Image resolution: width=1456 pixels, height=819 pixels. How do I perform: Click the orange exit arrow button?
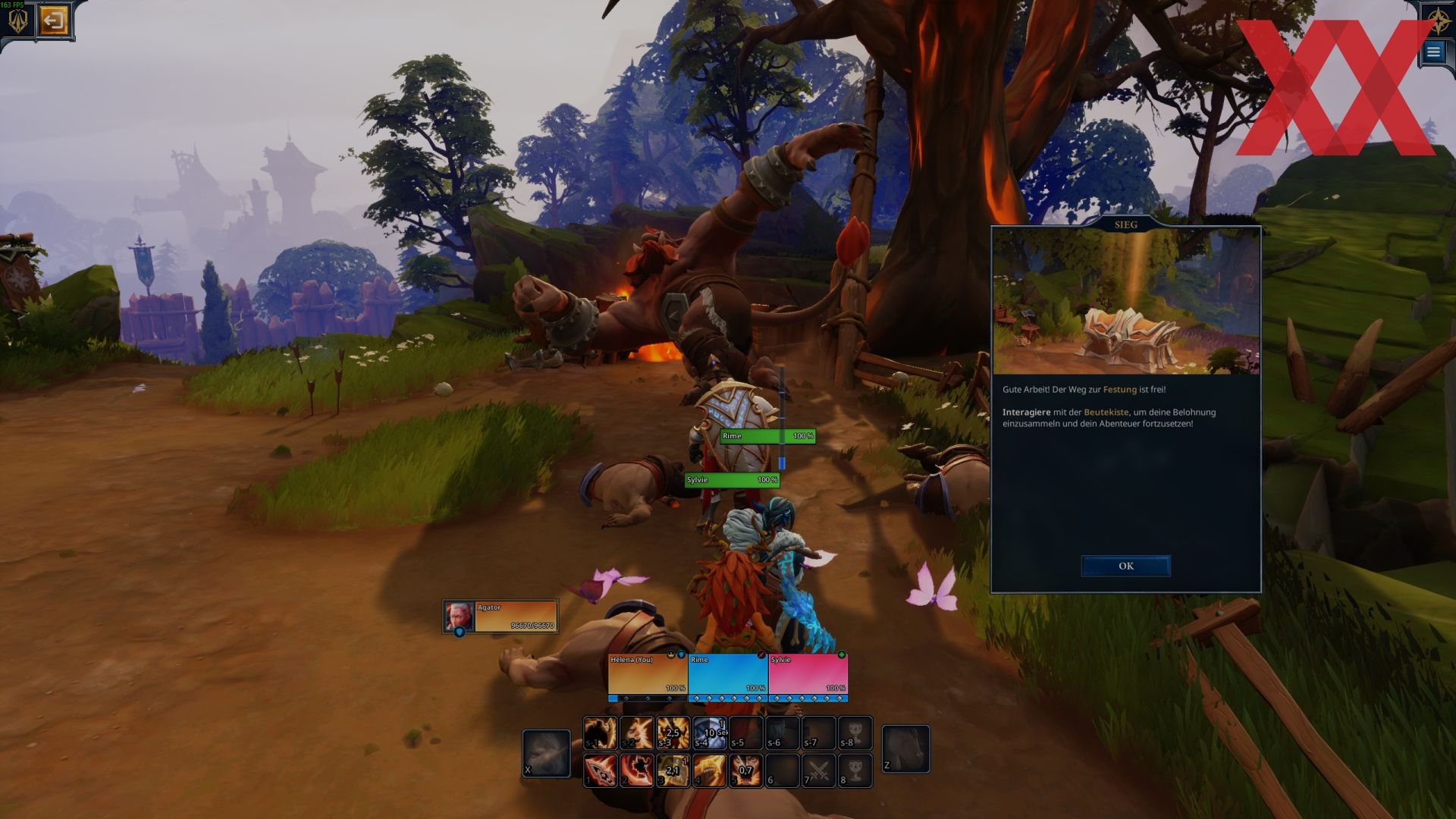point(53,20)
